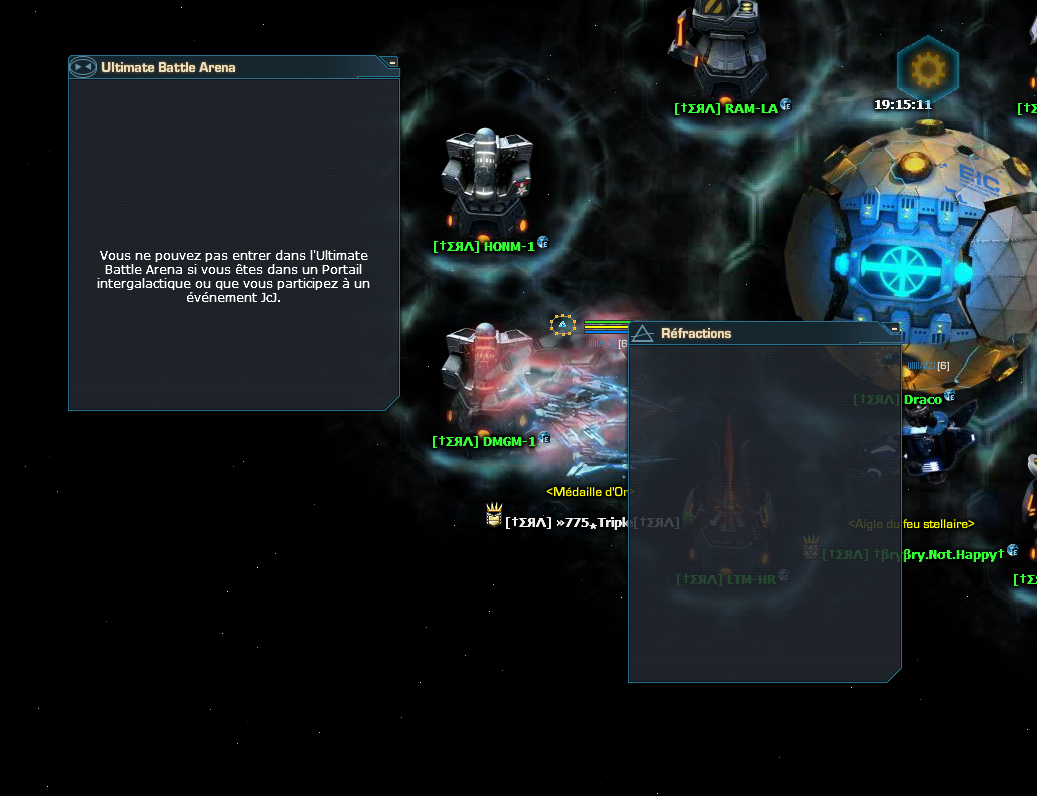Minimize the Ultimate Battle Arena window
Viewport: 1037px width, 796px height.
[x=393, y=62]
